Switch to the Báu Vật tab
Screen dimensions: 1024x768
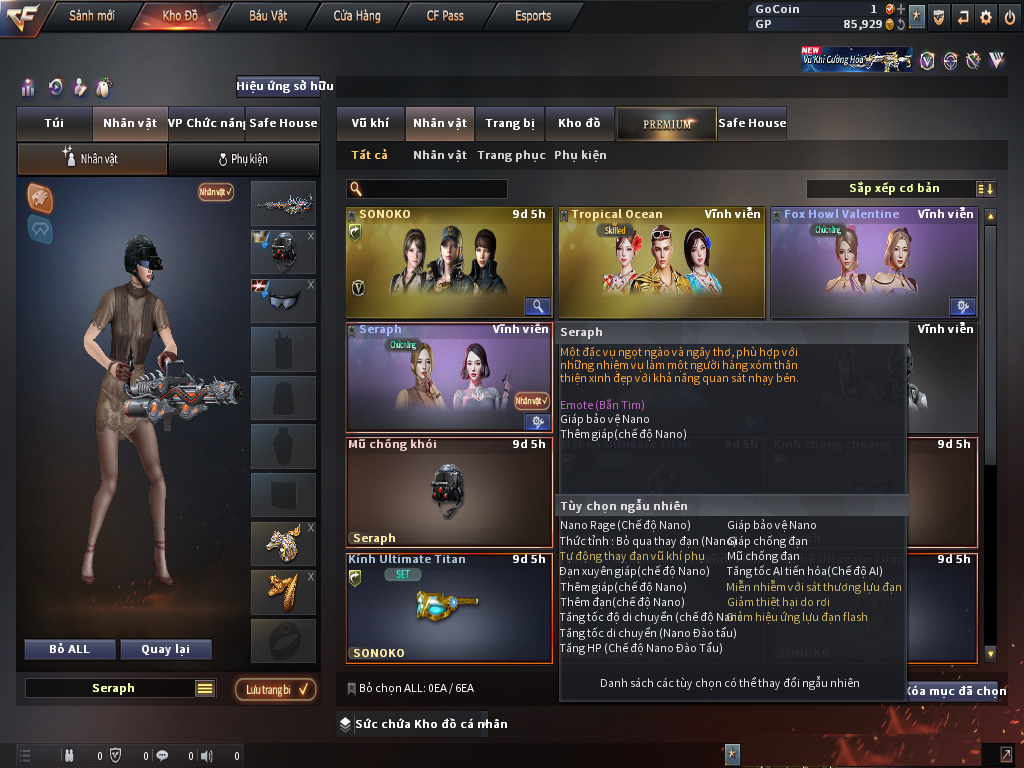(x=267, y=16)
